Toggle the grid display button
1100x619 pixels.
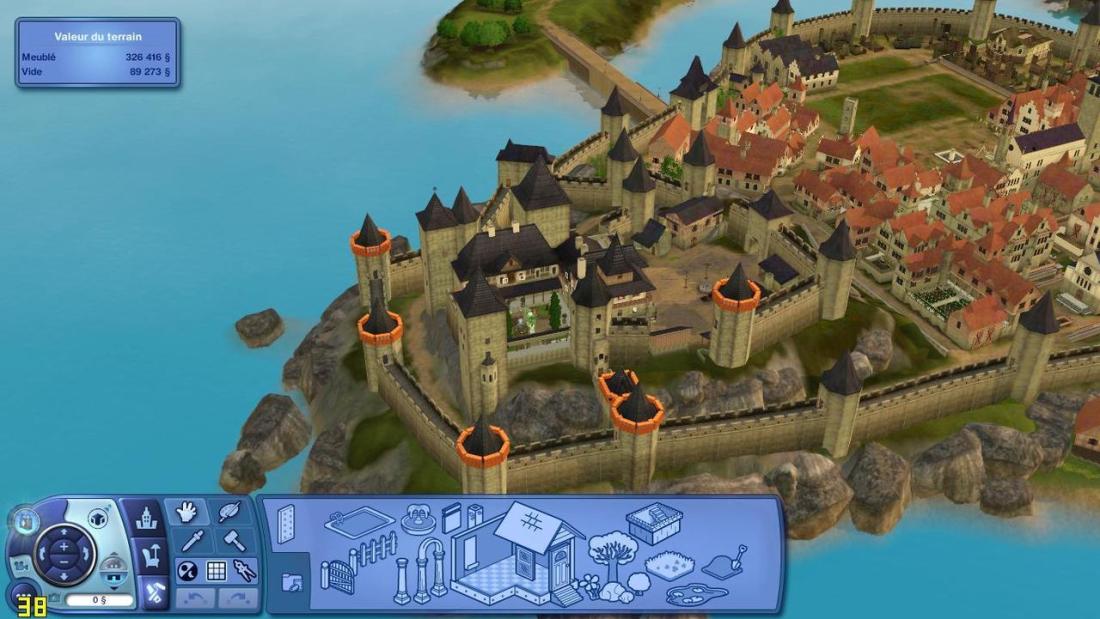click(x=216, y=571)
